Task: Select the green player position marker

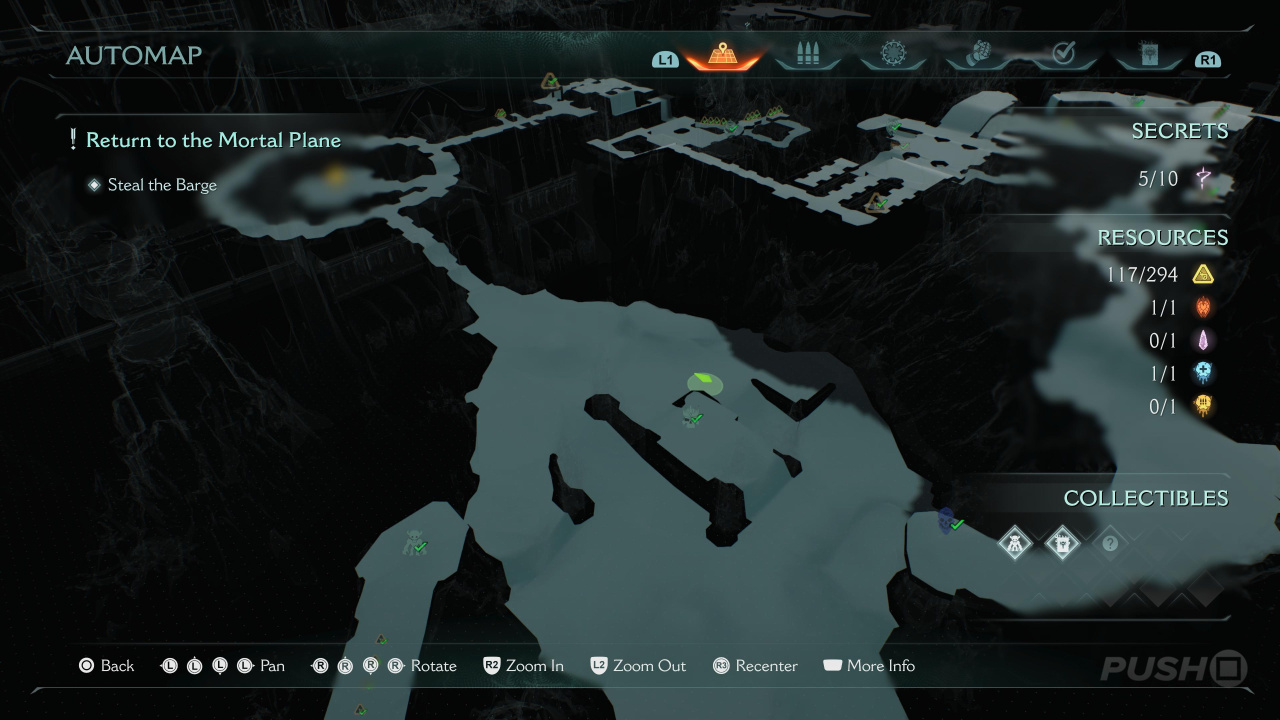Action: click(x=705, y=381)
